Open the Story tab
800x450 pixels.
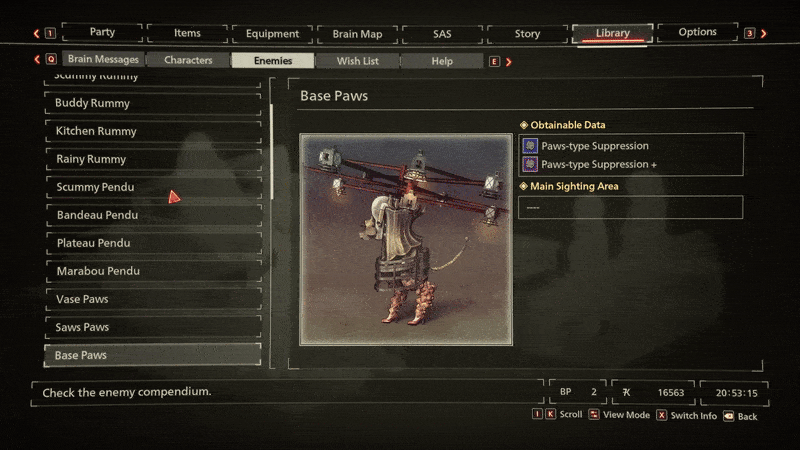527,33
